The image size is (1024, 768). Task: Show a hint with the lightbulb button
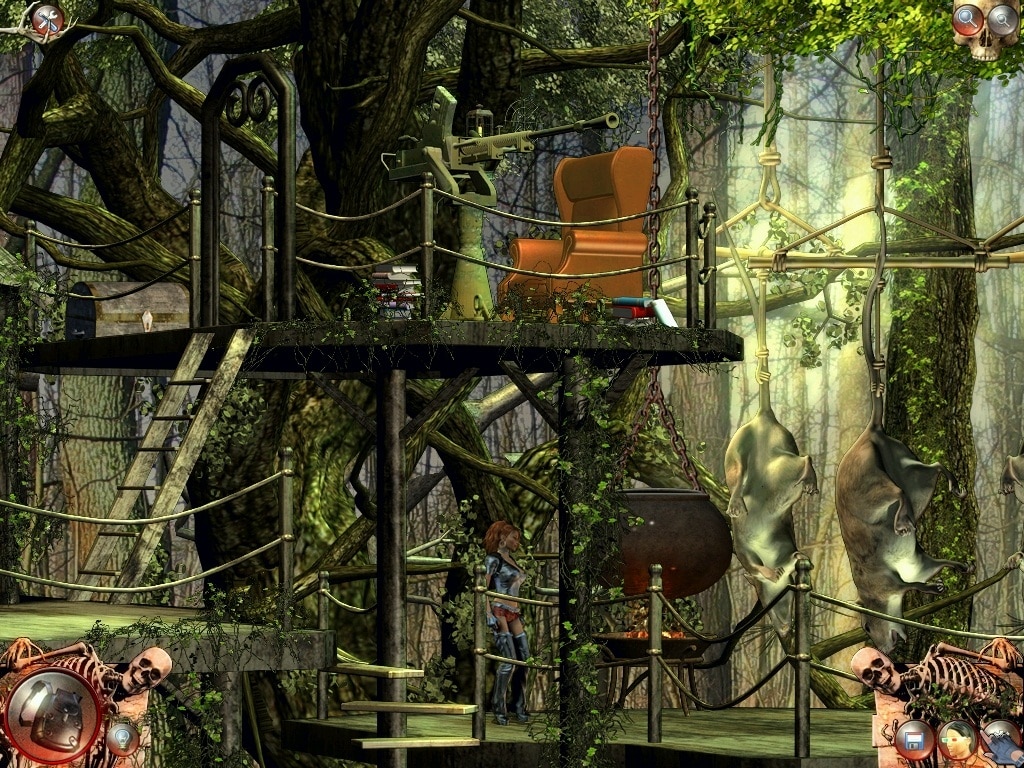pyautogui.click(x=122, y=739)
